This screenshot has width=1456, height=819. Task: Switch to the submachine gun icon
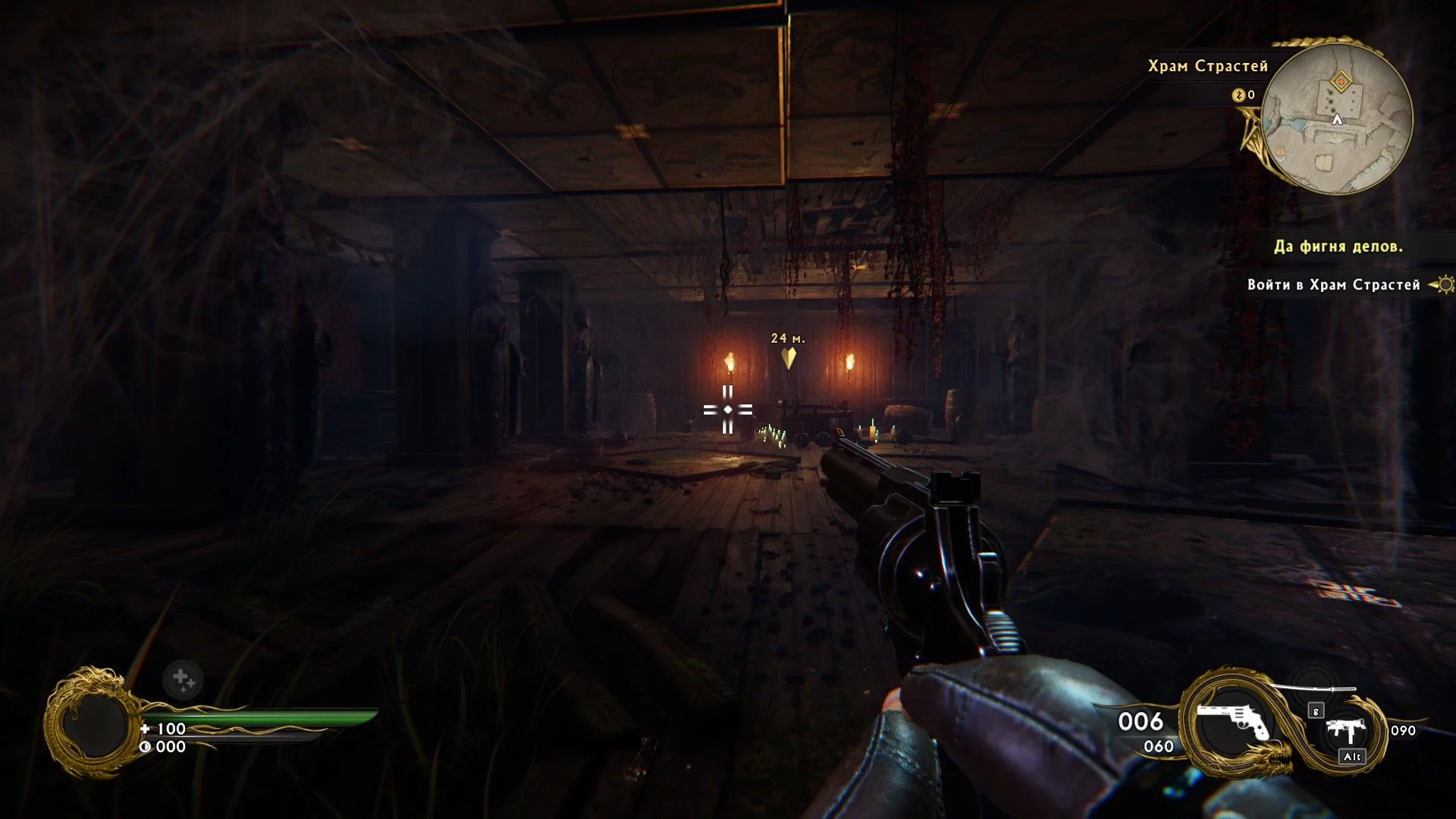click(1348, 730)
